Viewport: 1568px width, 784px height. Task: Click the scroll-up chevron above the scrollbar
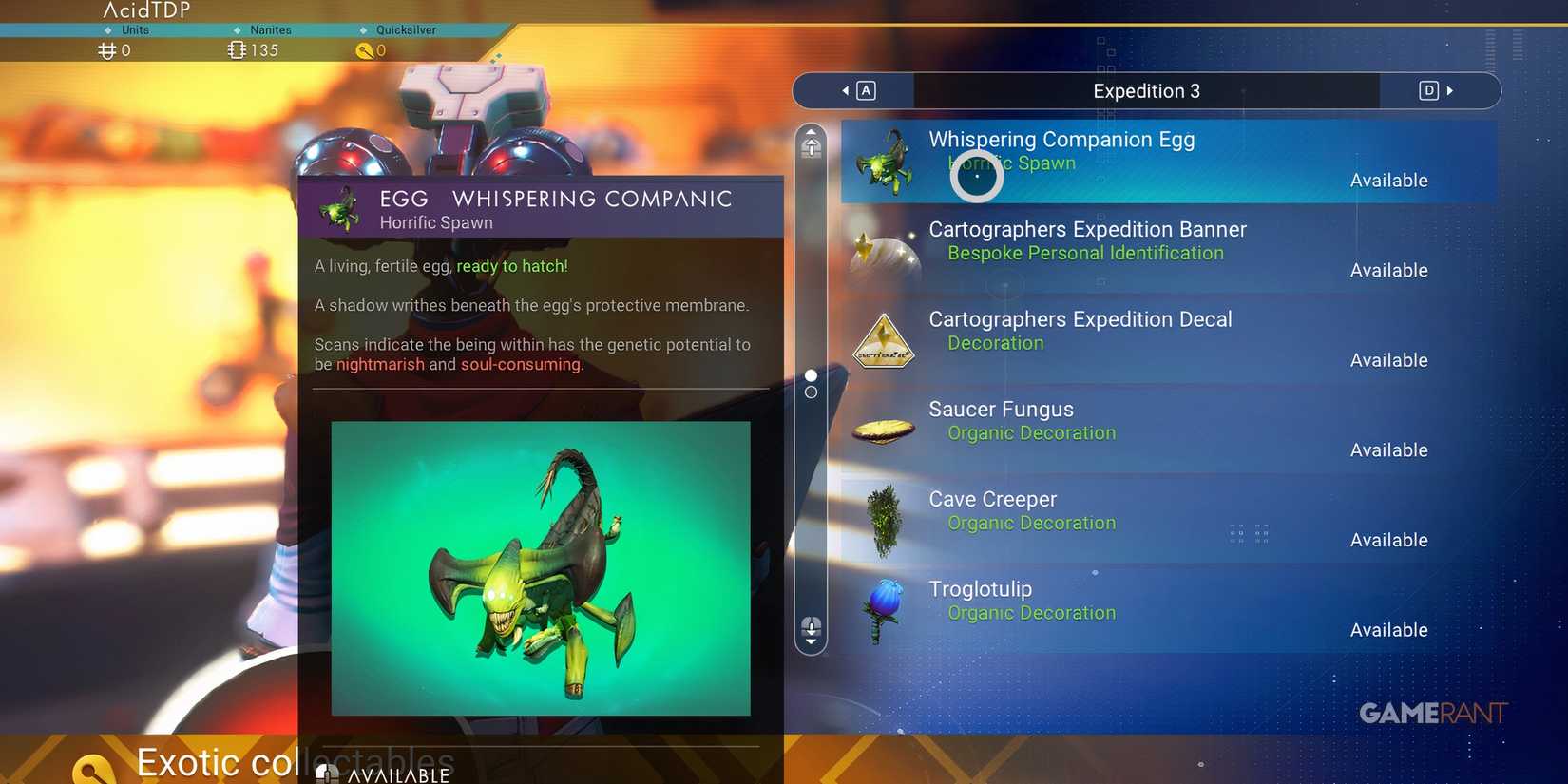[x=811, y=131]
